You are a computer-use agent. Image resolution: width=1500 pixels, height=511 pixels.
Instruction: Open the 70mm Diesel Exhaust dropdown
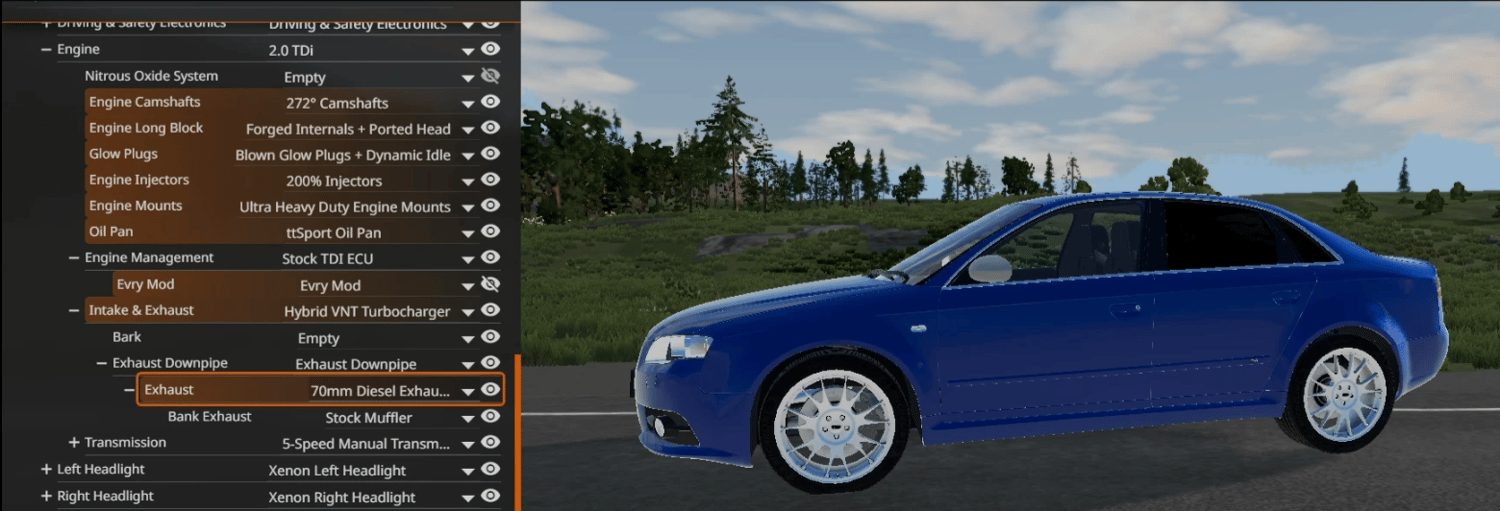point(467,391)
